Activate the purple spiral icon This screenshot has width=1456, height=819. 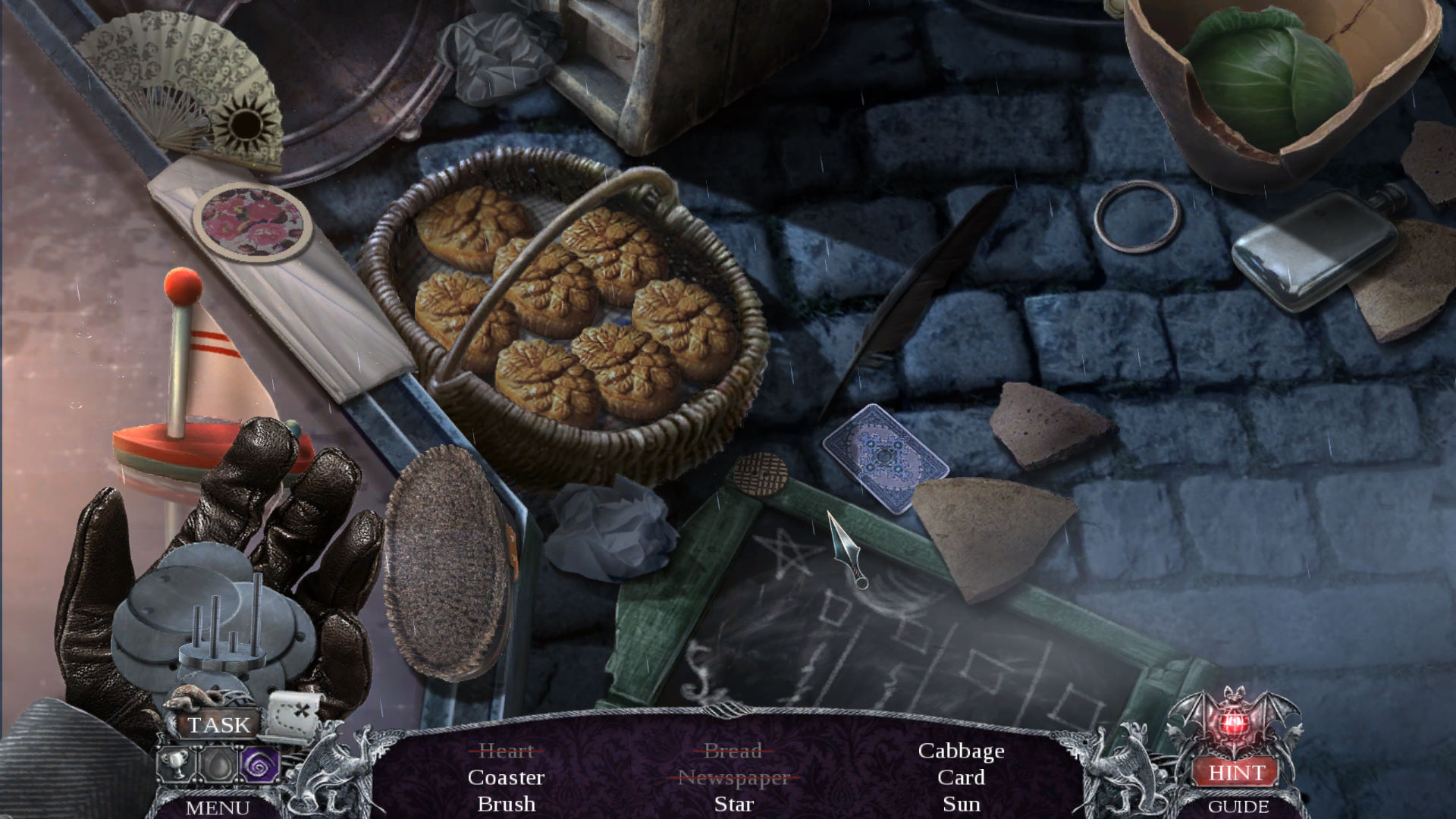pyautogui.click(x=259, y=764)
